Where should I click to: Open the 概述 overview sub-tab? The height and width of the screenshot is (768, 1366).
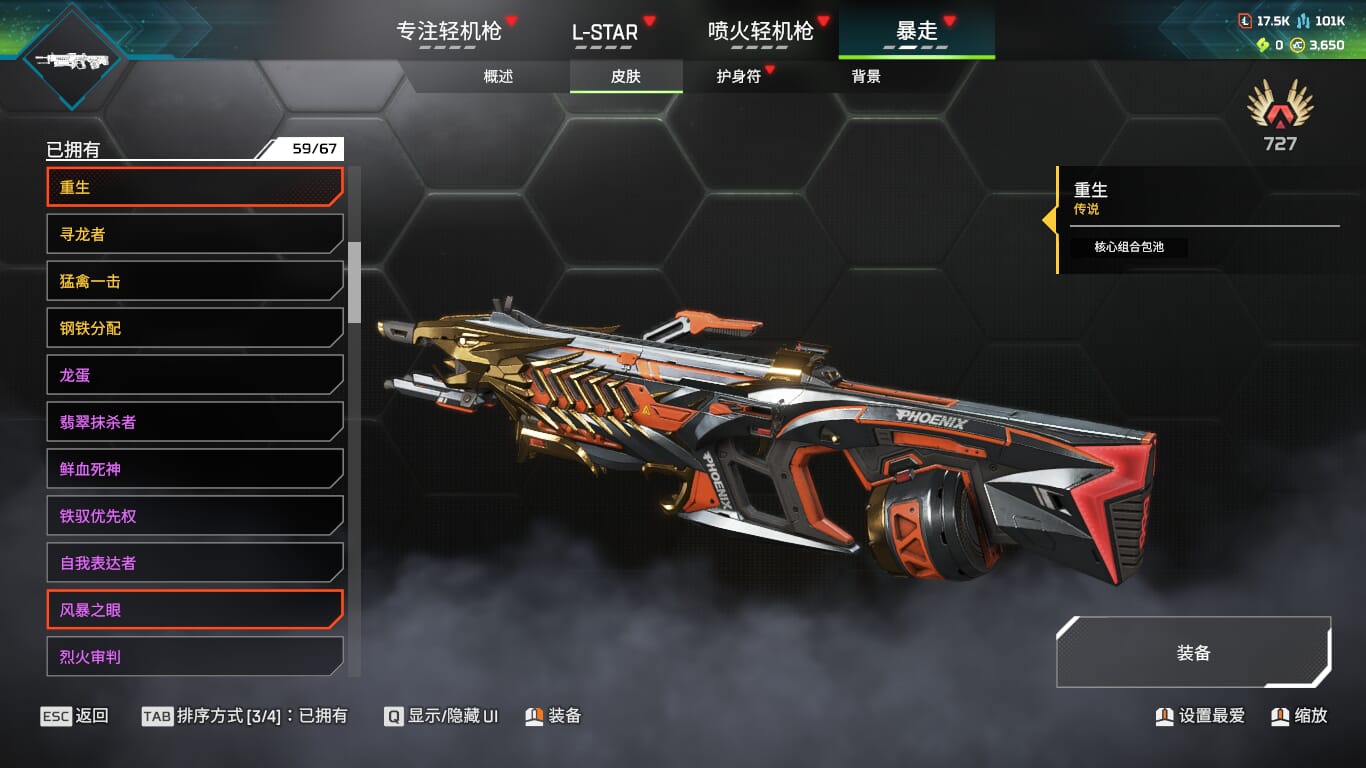tap(498, 77)
